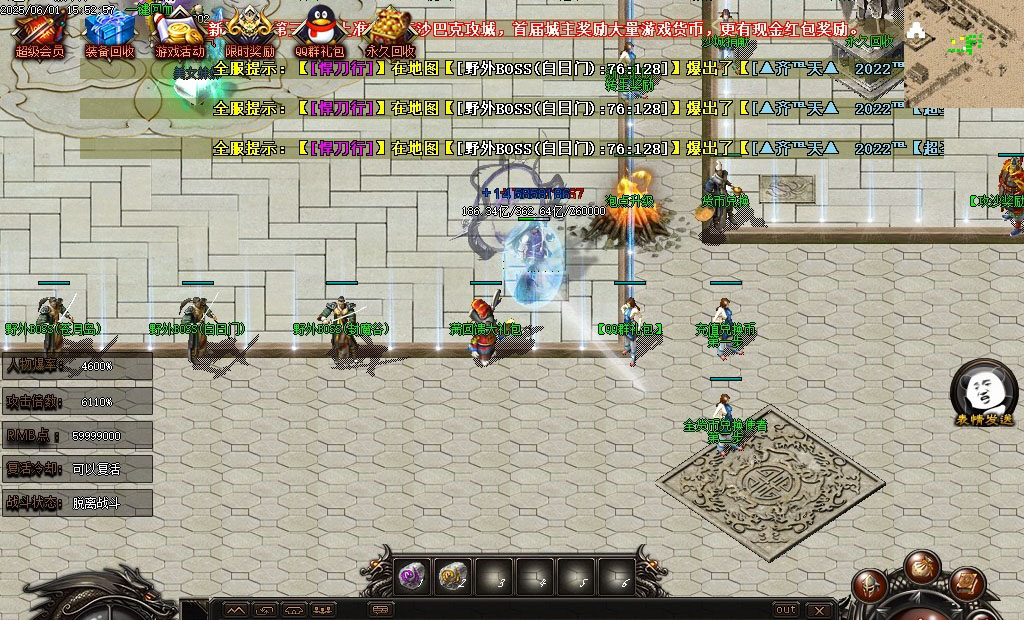Open the 游戏活动 game events icon
The image size is (1024, 620).
pos(180,30)
